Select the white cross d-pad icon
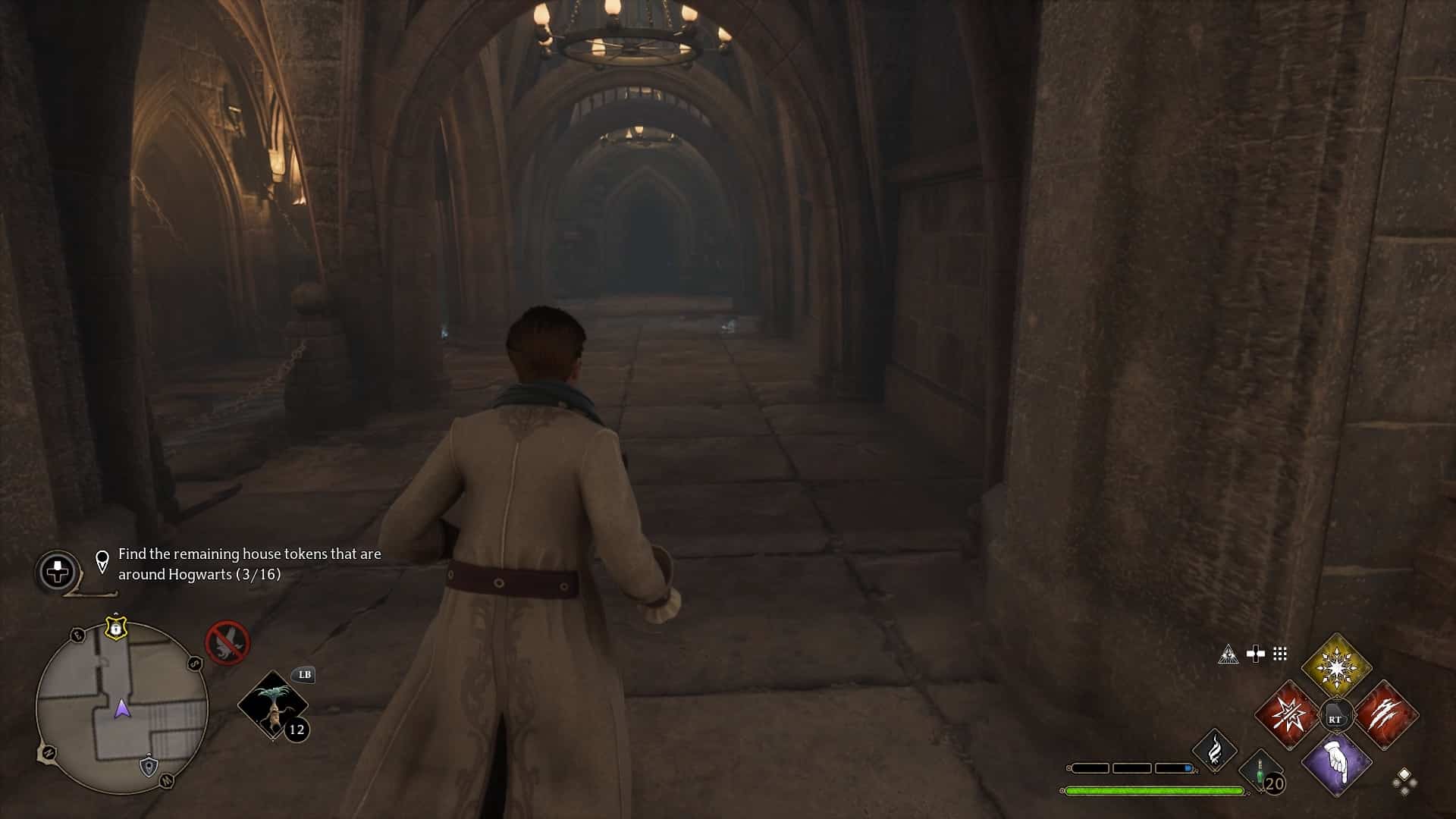The height and width of the screenshot is (819, 1456). [1256, 654]
